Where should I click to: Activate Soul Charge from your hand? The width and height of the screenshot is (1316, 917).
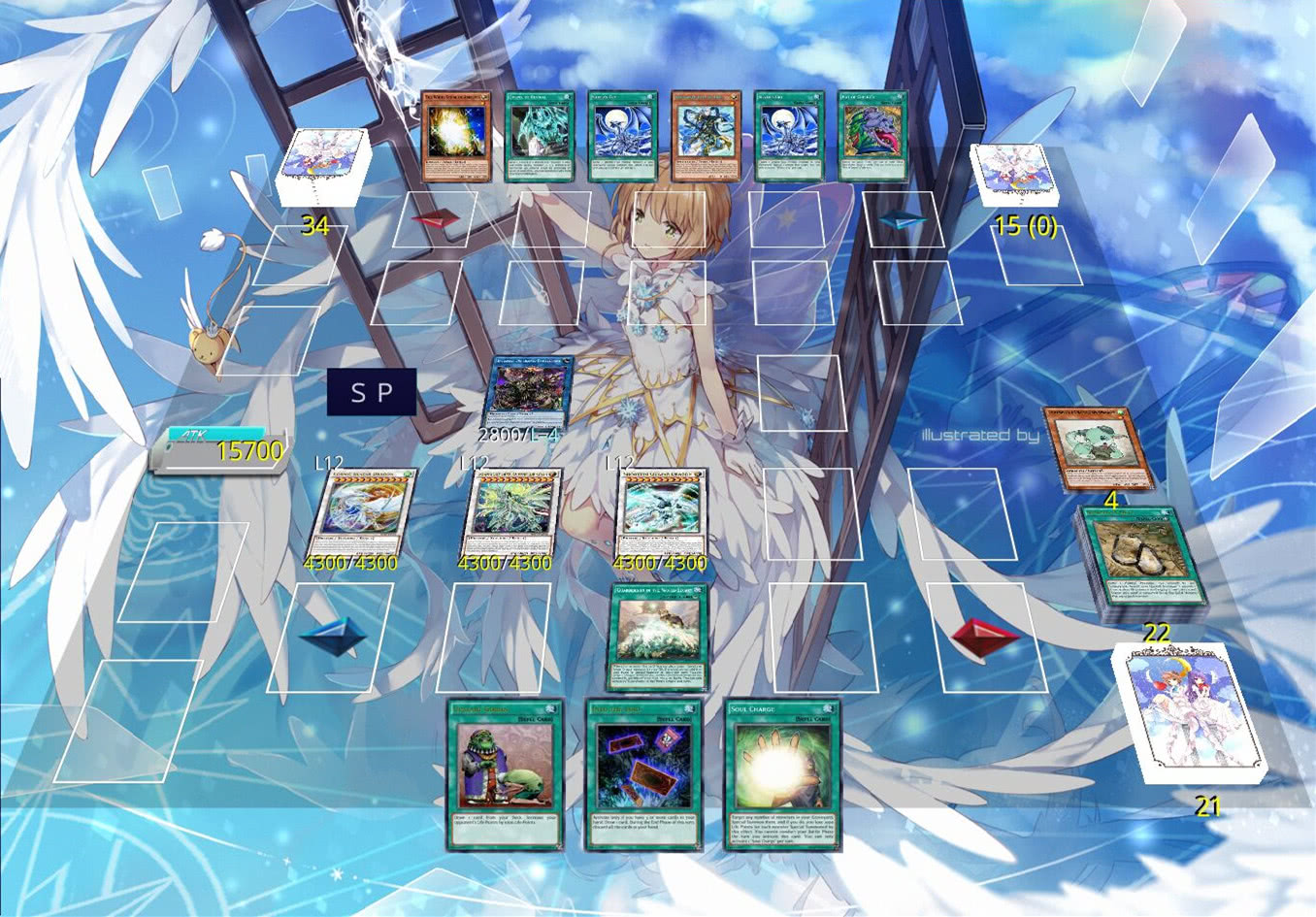click(781, 774)
